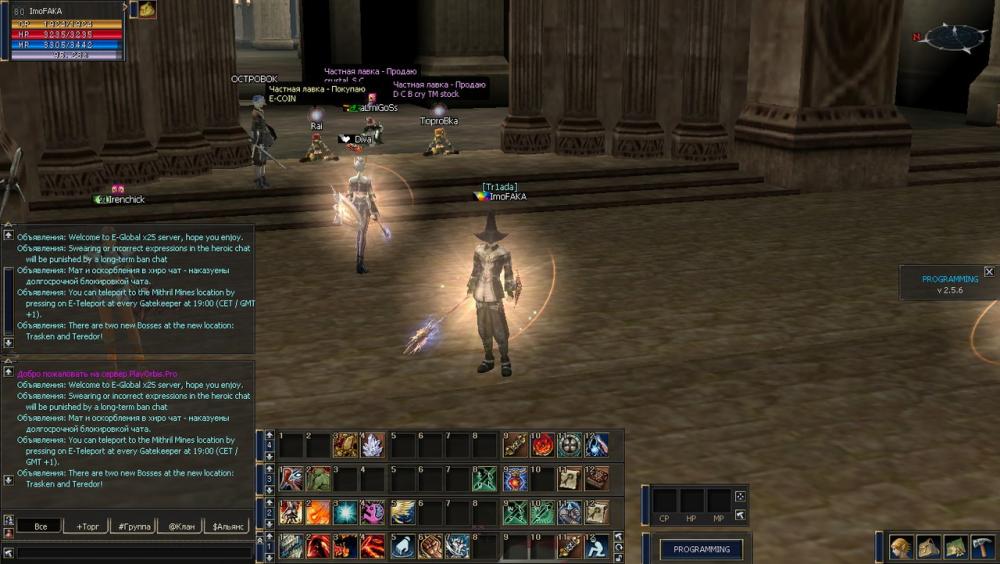
Task: Open the character status head icon
Action: pos(901,547)
